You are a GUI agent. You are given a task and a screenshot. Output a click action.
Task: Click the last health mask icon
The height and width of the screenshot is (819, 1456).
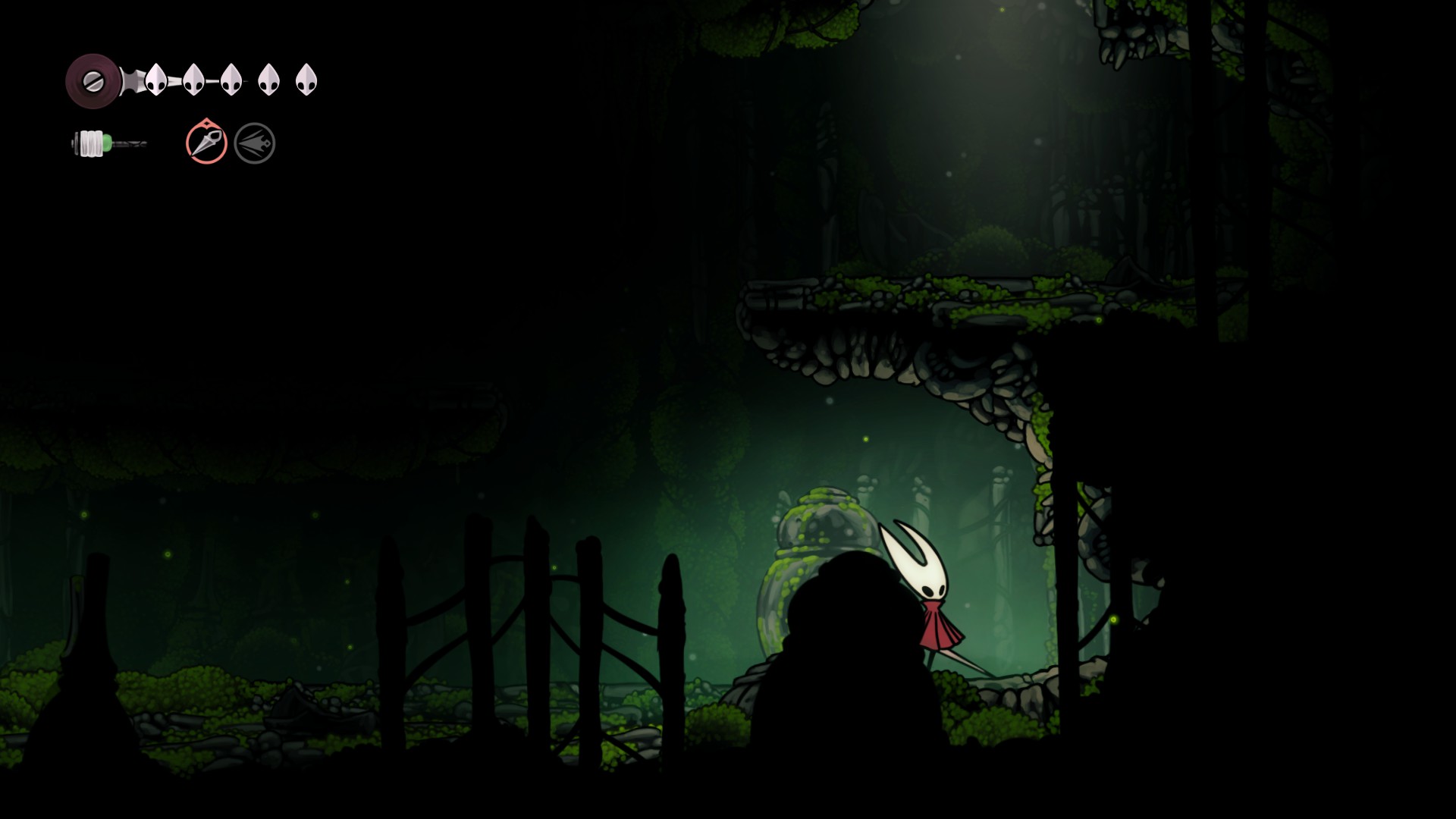point(306,80)
